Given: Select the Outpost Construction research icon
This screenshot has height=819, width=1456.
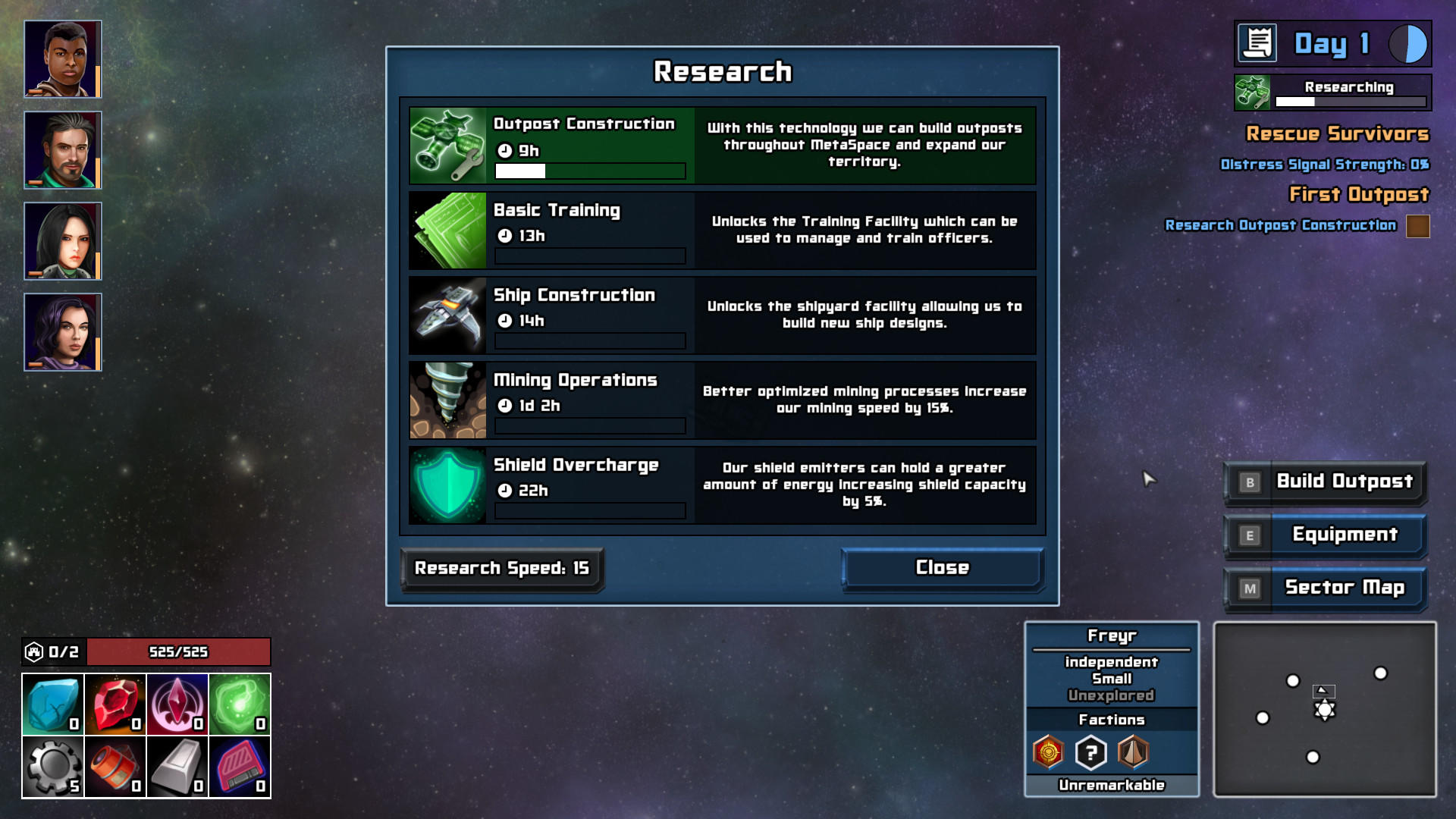Looking at the screenshot, I should pyautogui.click(x=447, y=144).
